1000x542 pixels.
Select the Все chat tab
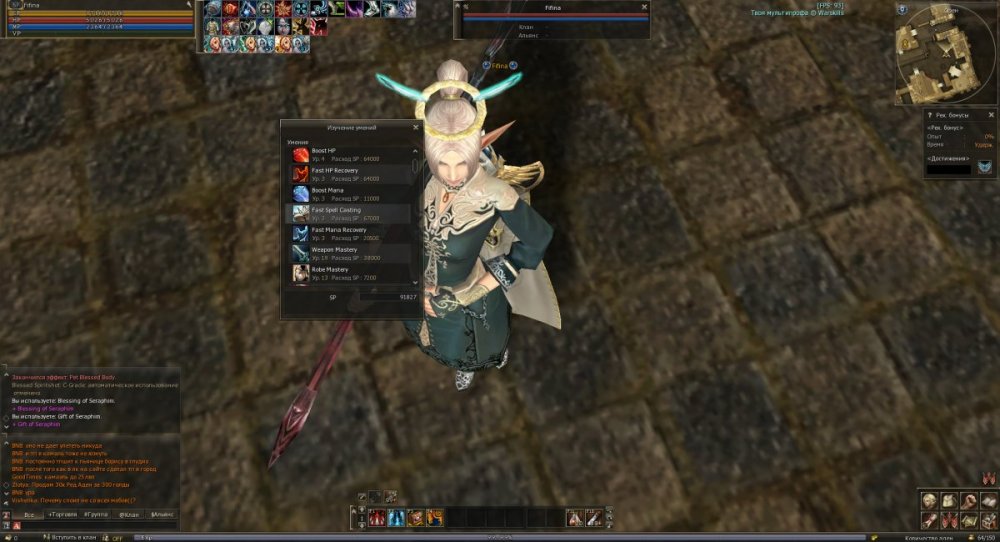coord(29,514)
